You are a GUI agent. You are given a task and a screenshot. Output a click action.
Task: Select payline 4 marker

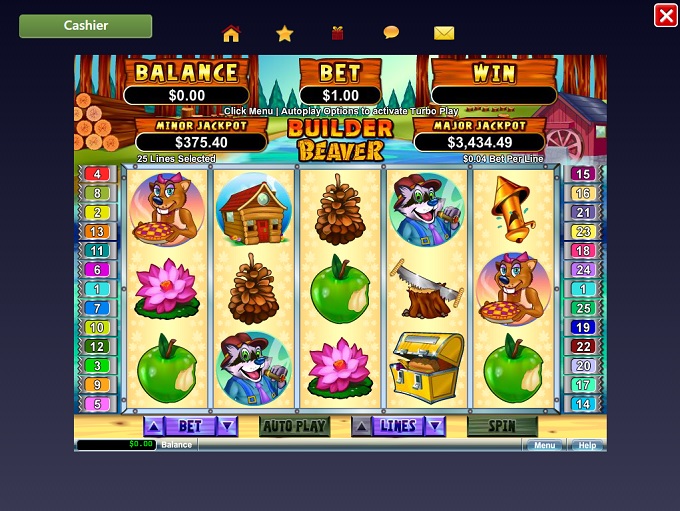tap(97, 174)
